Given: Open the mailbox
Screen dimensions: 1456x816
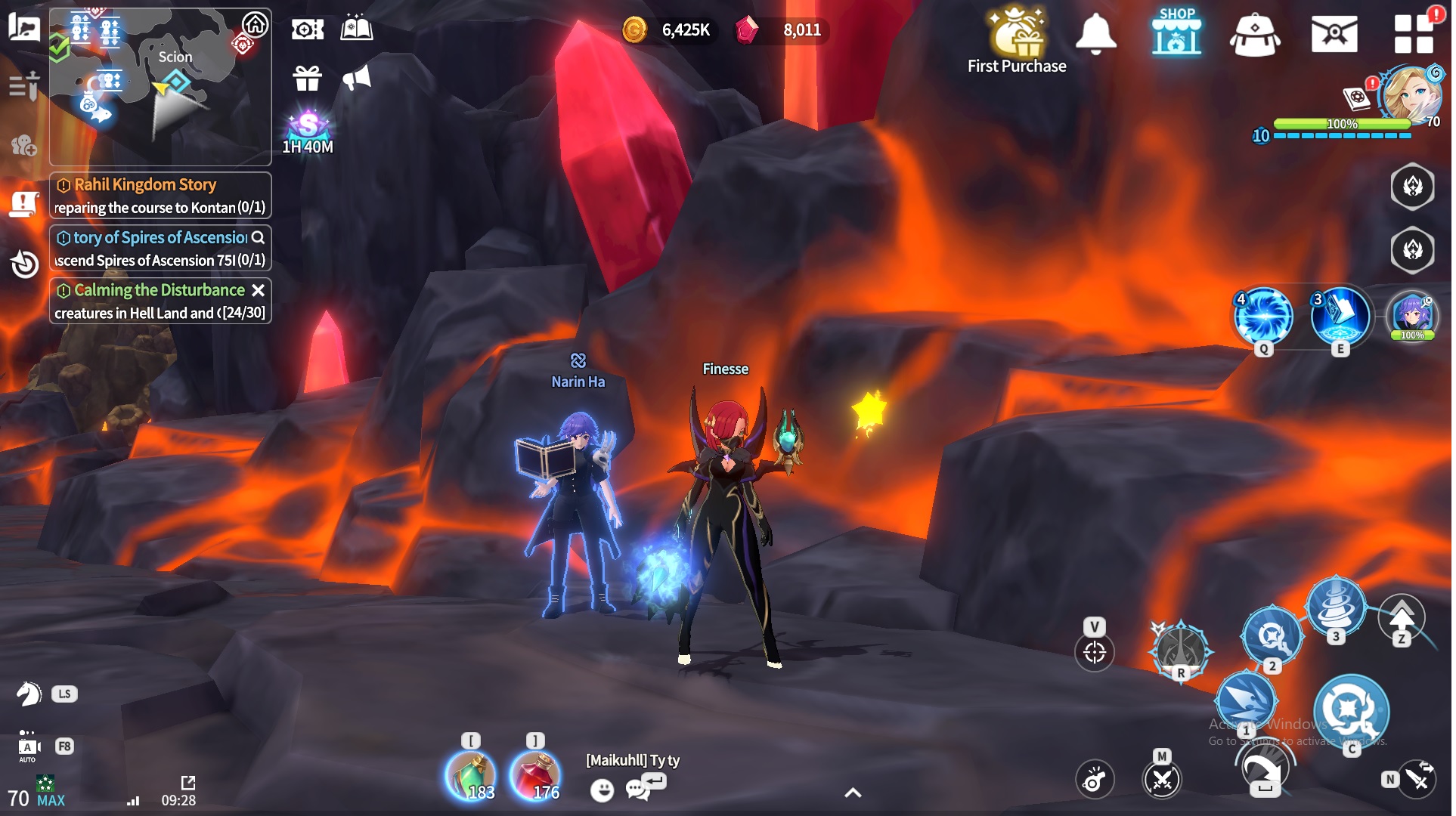Looking at the screenshot, I should click(x=1336, y=34).
